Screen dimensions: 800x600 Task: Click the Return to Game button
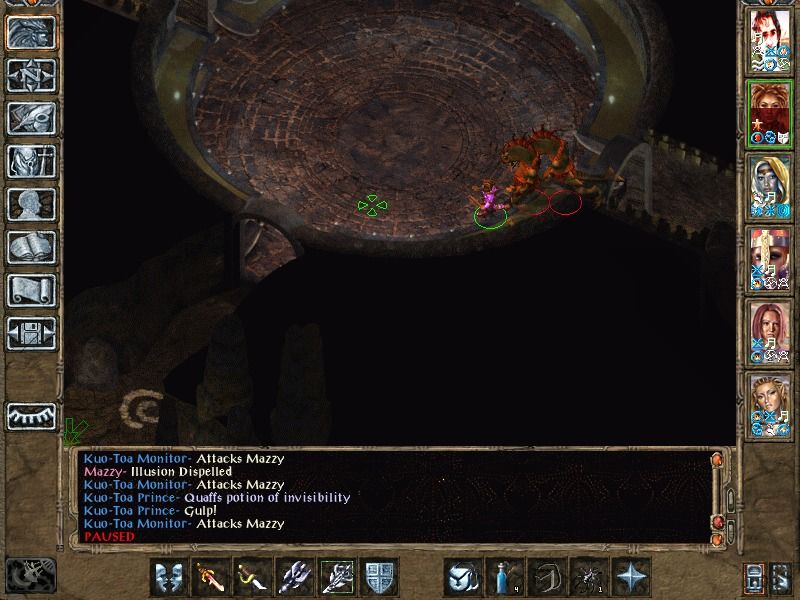[x=30, y=32]
